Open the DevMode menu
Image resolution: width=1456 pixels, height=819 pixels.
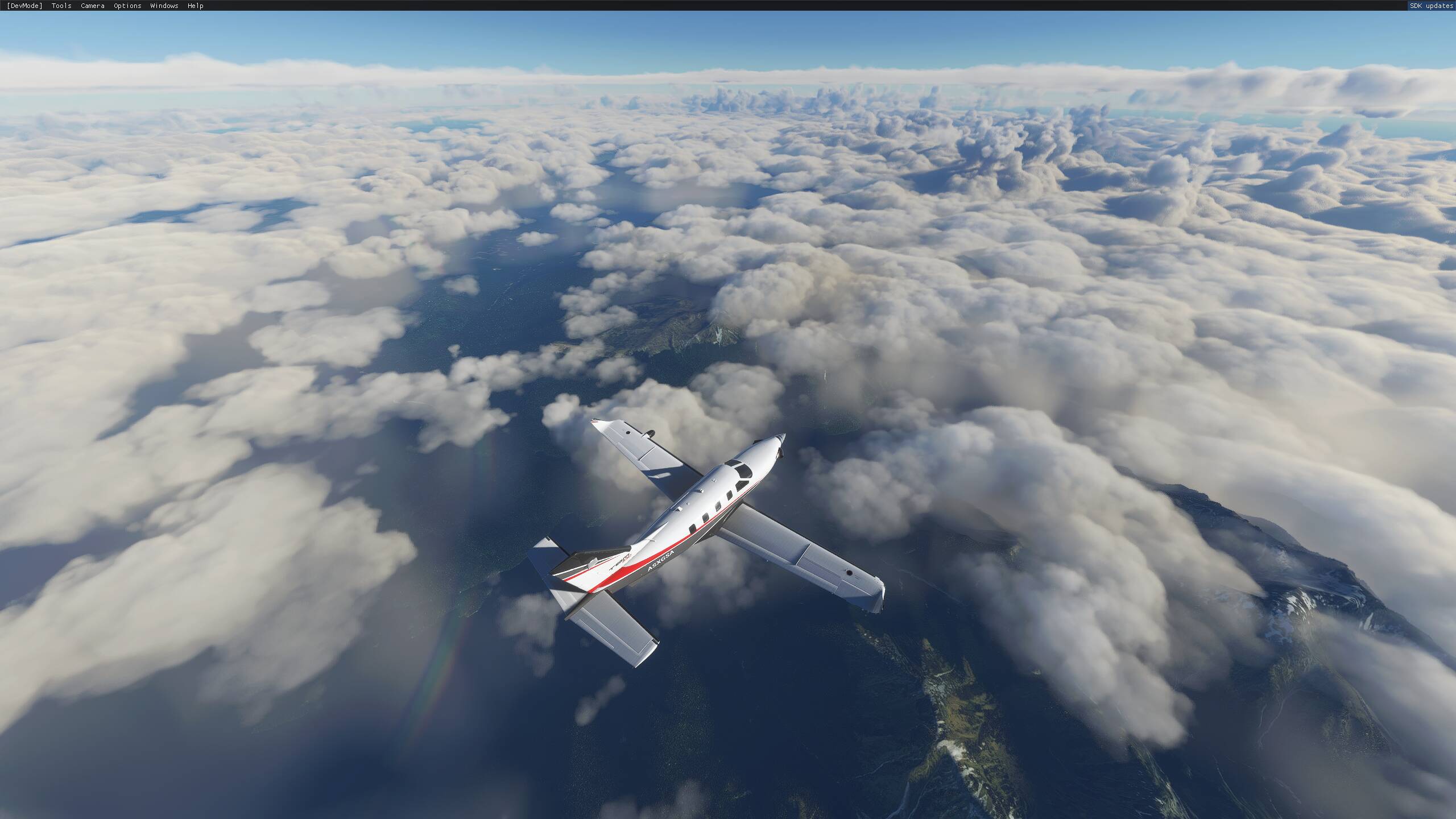24,6
